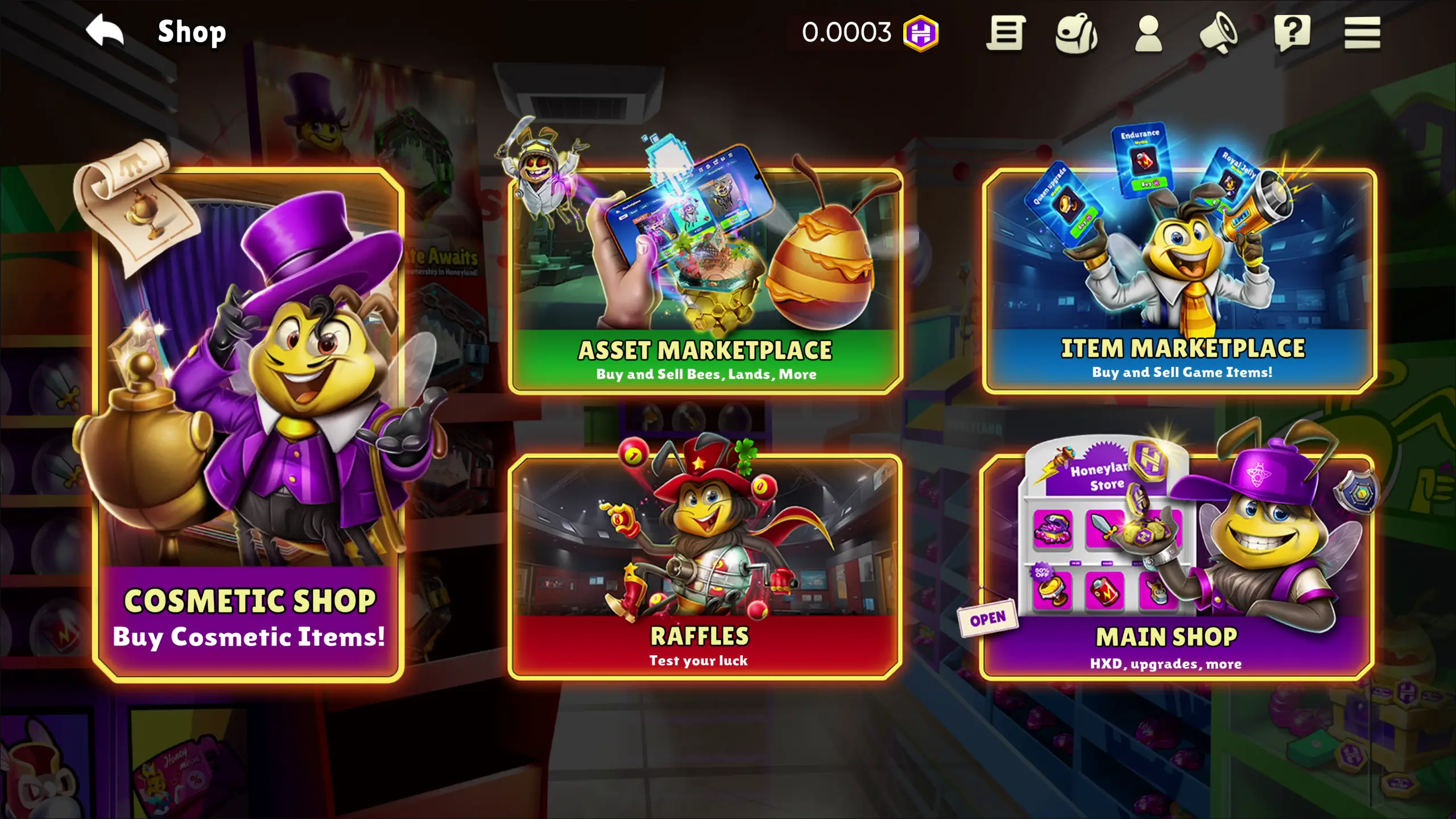
Task: Tap the back arrow to leave the Shop
Action: coord(105,31)
